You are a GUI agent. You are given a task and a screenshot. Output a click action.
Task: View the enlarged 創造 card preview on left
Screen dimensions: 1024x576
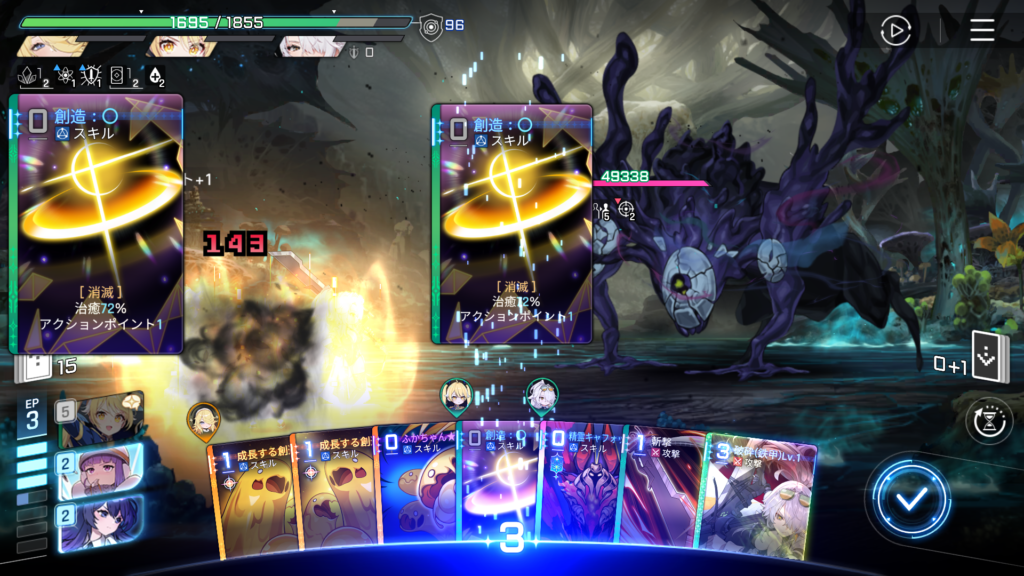click(97, 224)
